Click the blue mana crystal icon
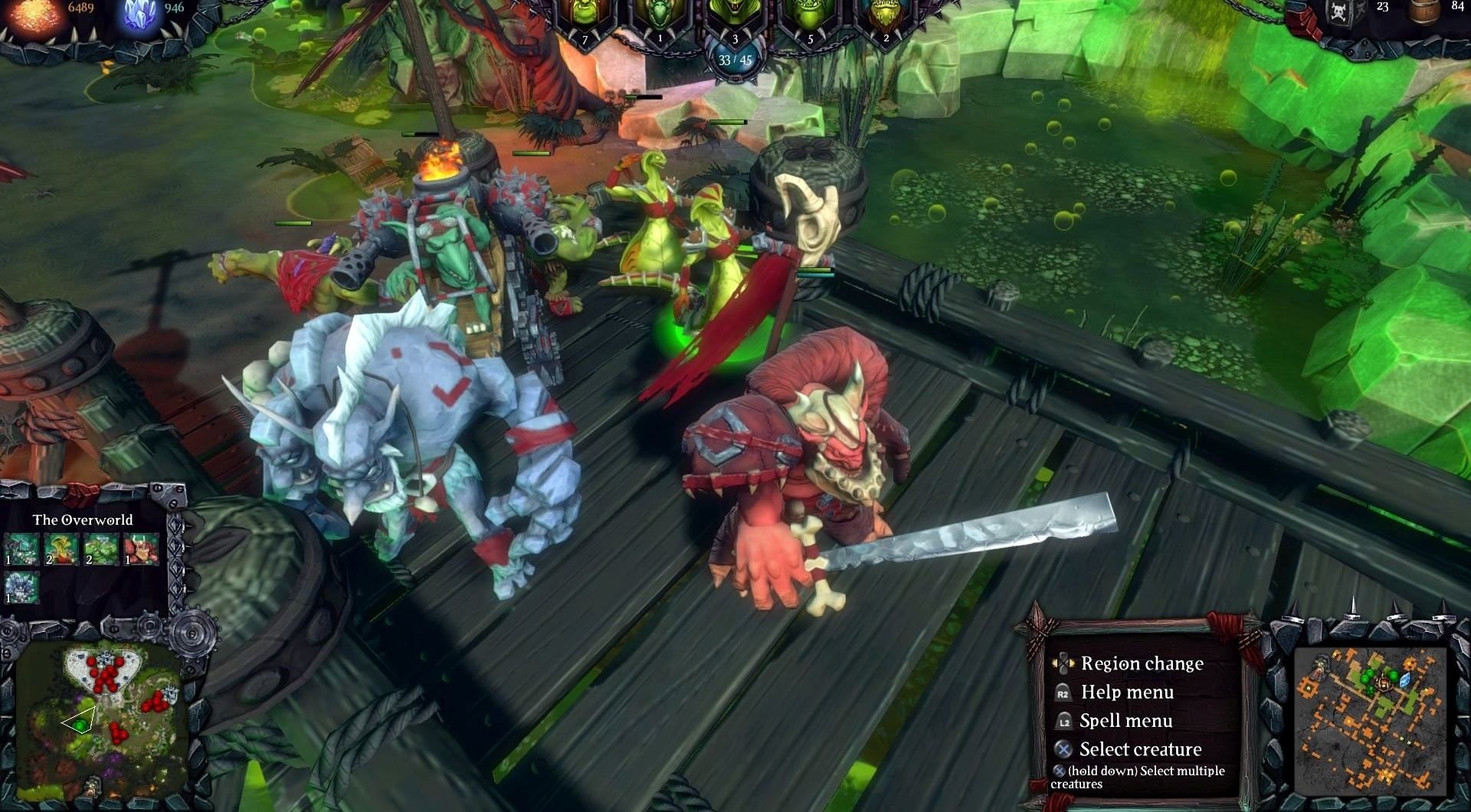The width and height of the screenshot is (1471, 812). point(141,15)
